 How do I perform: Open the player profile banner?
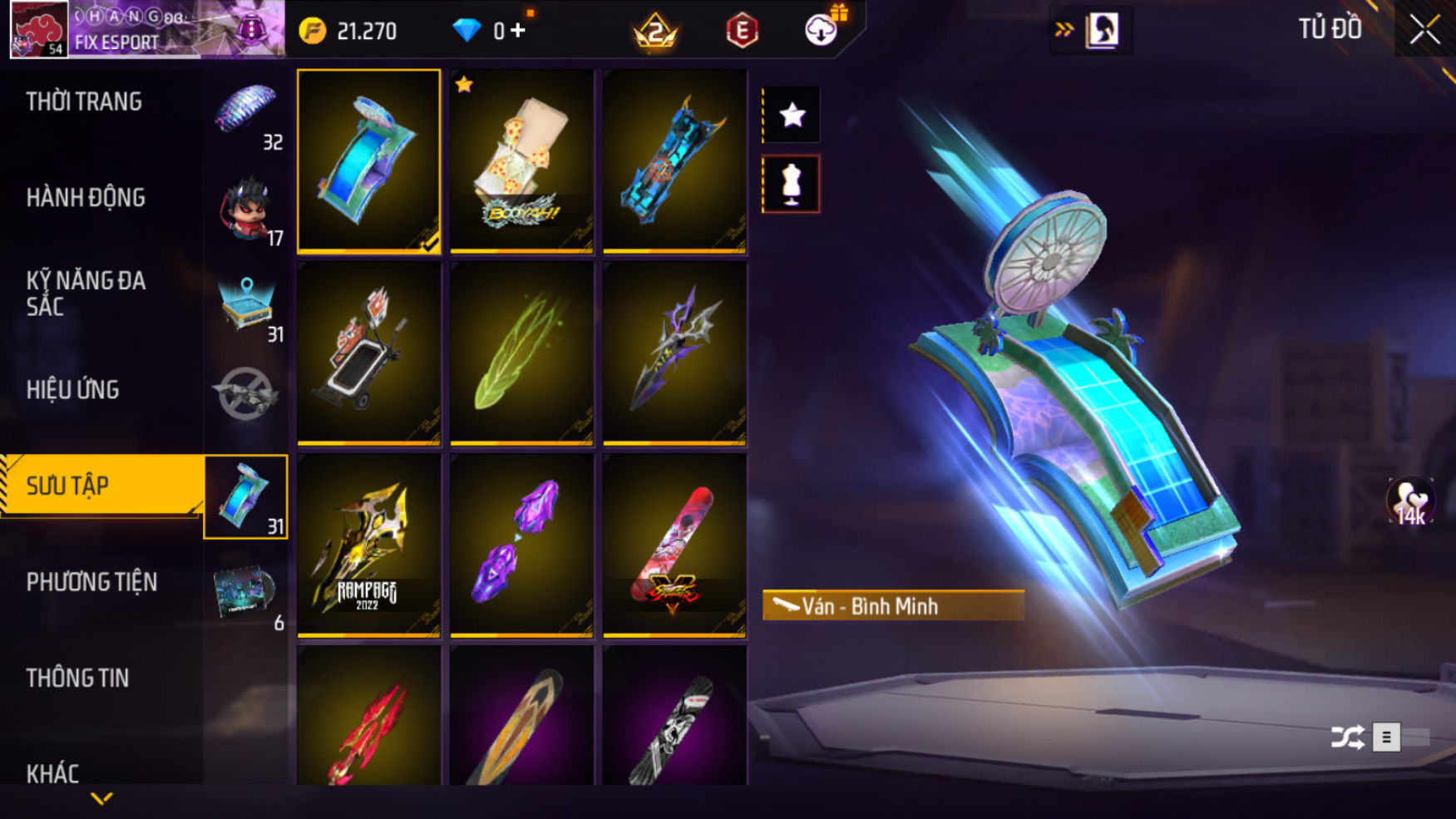tap(146, 30)
